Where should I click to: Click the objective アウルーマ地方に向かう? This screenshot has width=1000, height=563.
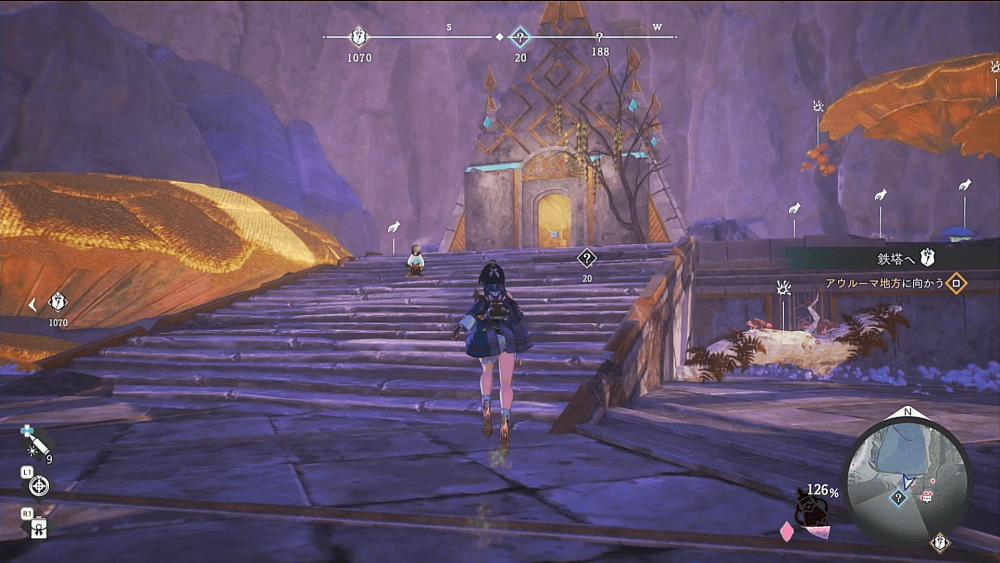coord(886,283)
